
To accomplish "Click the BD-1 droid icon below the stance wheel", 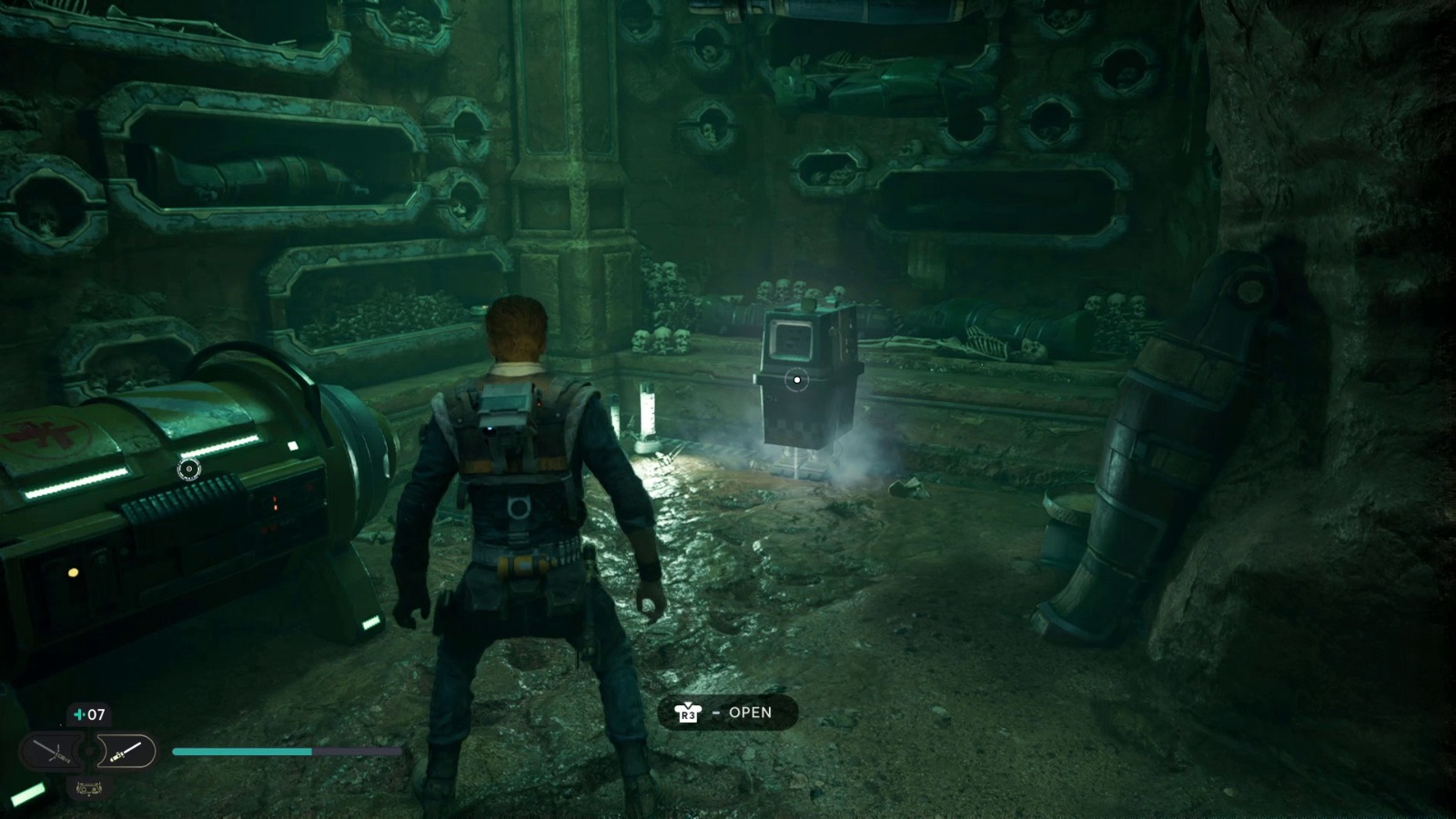I will point(87,789).
